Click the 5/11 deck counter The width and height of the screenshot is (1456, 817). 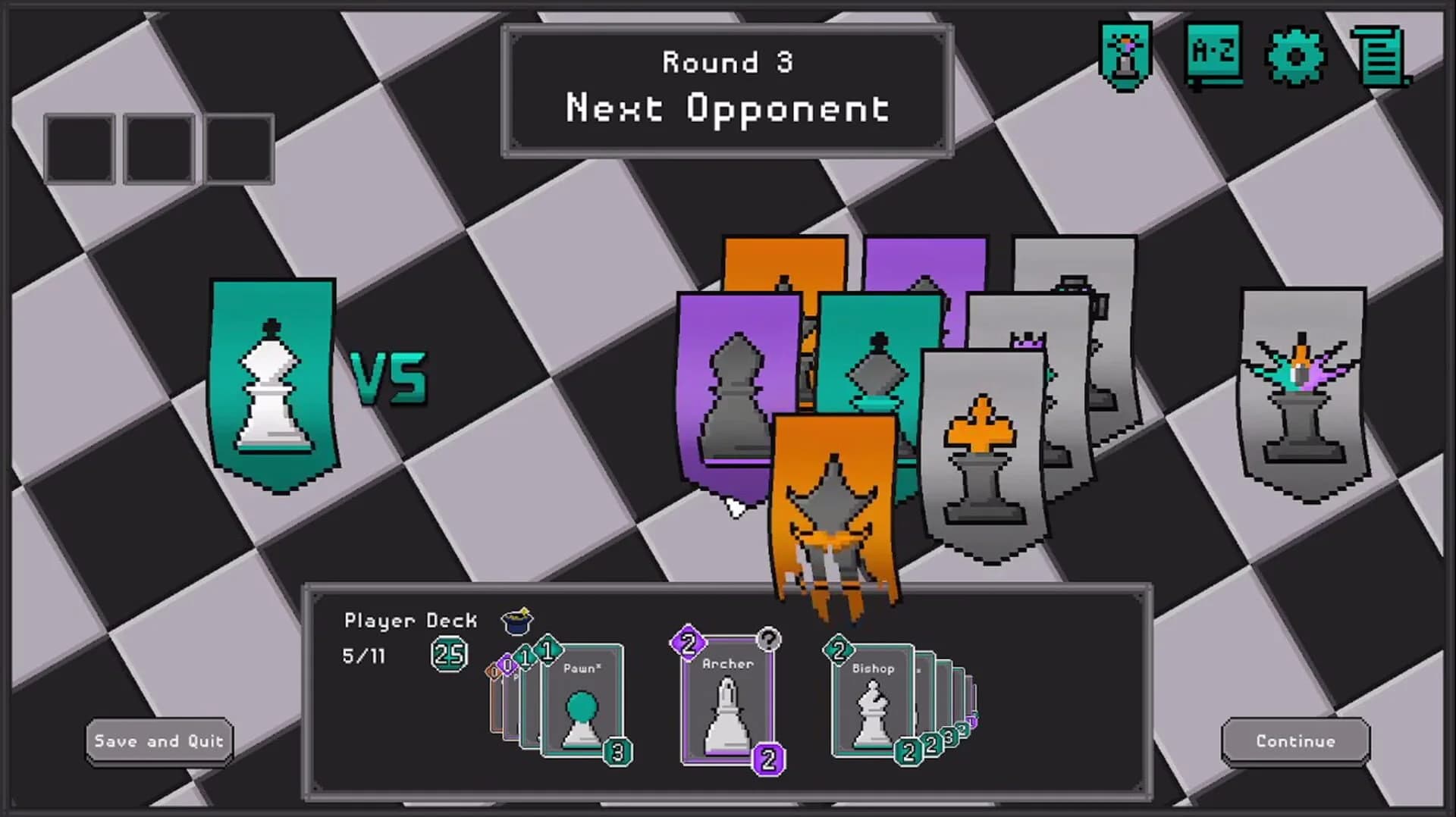(364, 655)
